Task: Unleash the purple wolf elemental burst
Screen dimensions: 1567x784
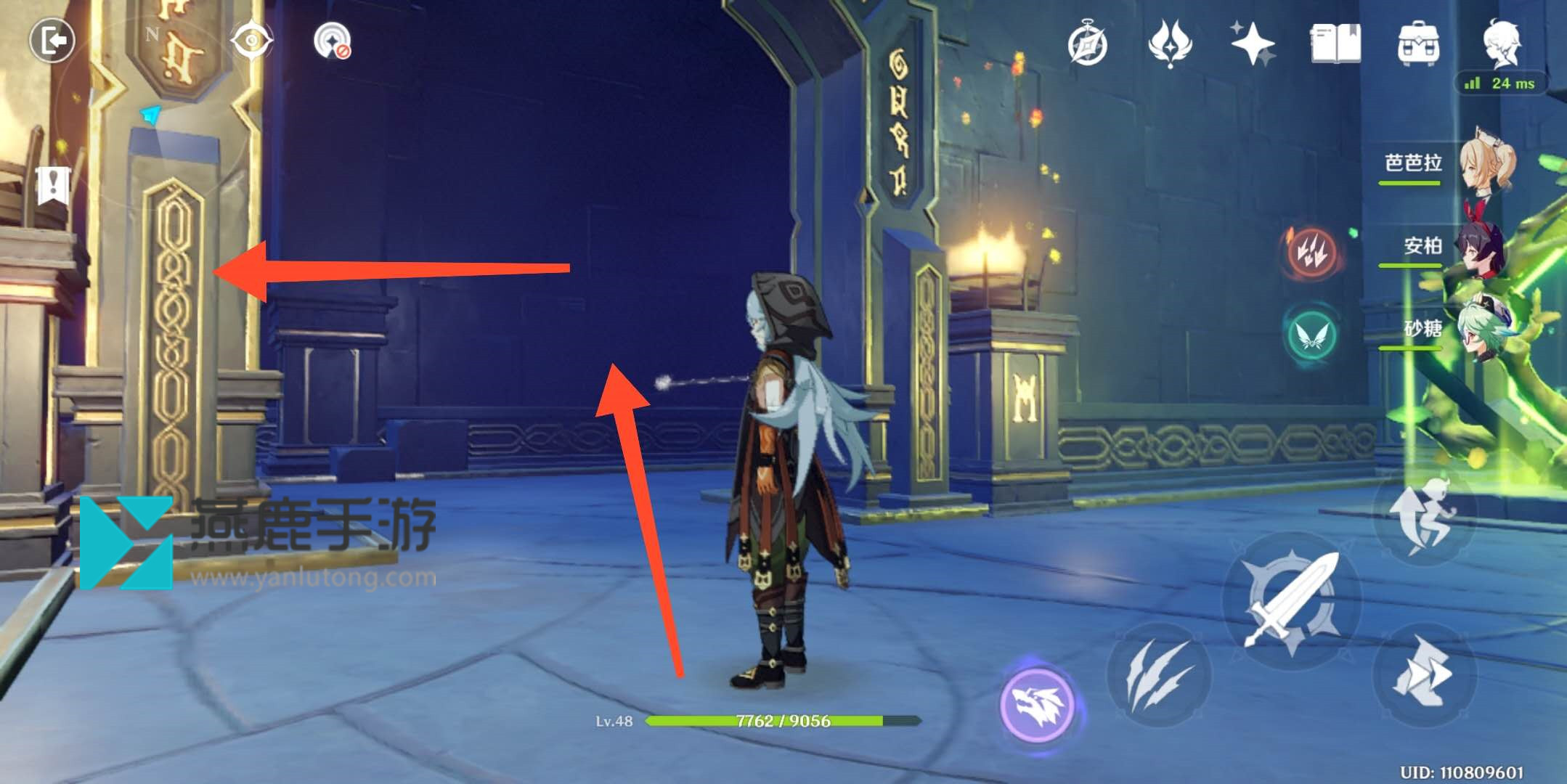Action: click(x=1036, y=704)
